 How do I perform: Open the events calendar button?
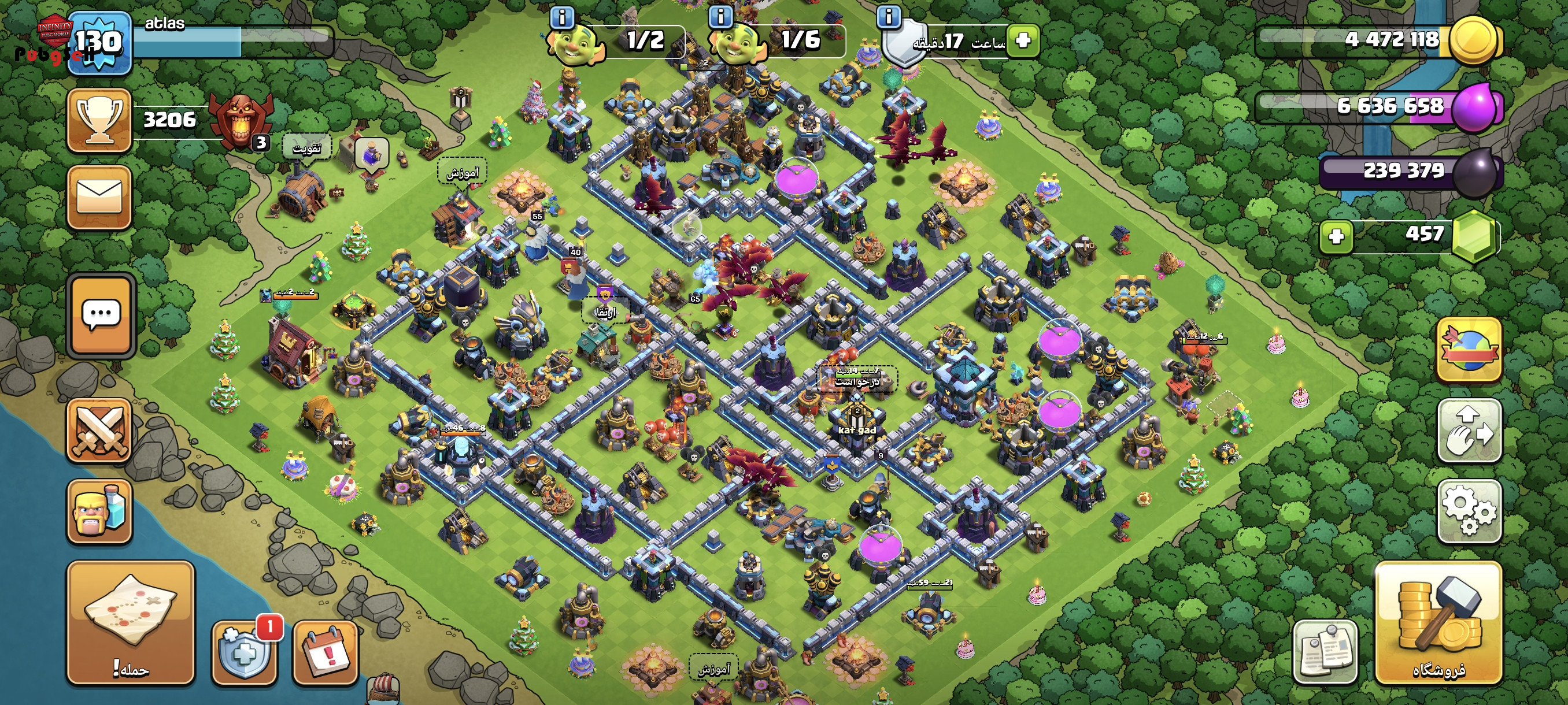click(325, 652)
